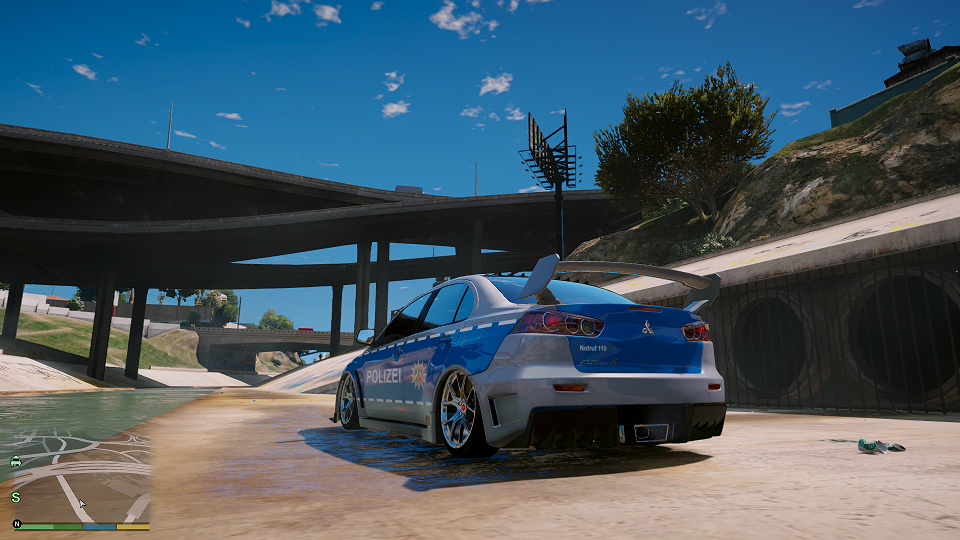Select the green car blip on minimap
This screenshot has height=540, width=960.
16,462
